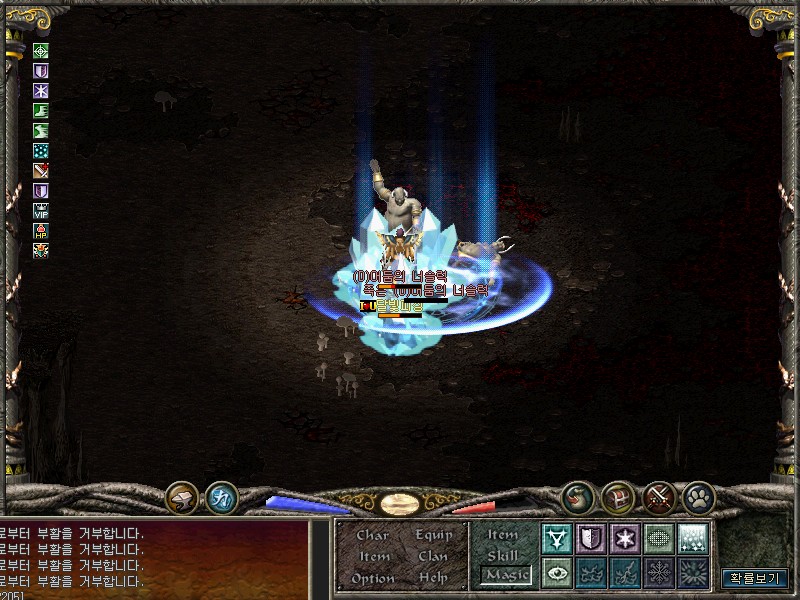This screenshot has height=600, width=800.
Task: Open the paw print pet button
Action: pyautogui.click(x=697, y=497)
